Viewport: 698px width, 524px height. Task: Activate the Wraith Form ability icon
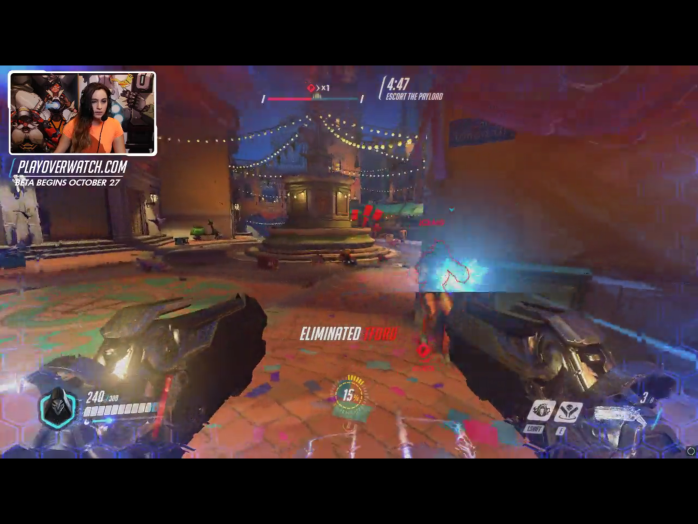(x=542, y=410)
